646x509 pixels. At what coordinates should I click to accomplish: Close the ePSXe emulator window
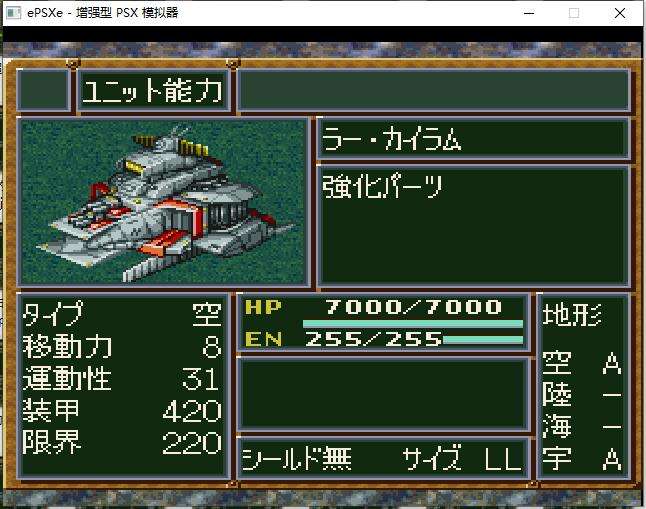tap(620, 13)
